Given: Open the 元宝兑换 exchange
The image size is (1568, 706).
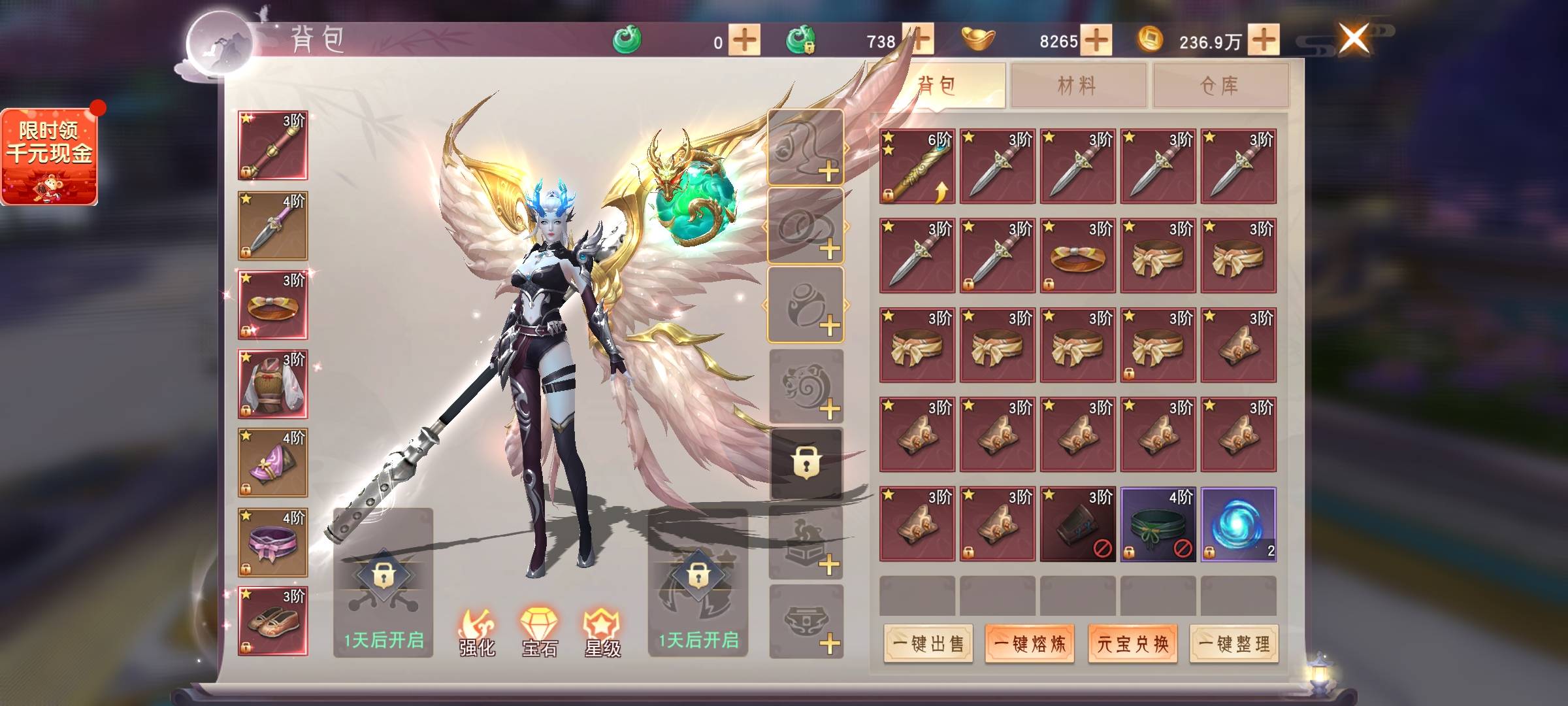Looking at the screenshot, I should 1132,645.
